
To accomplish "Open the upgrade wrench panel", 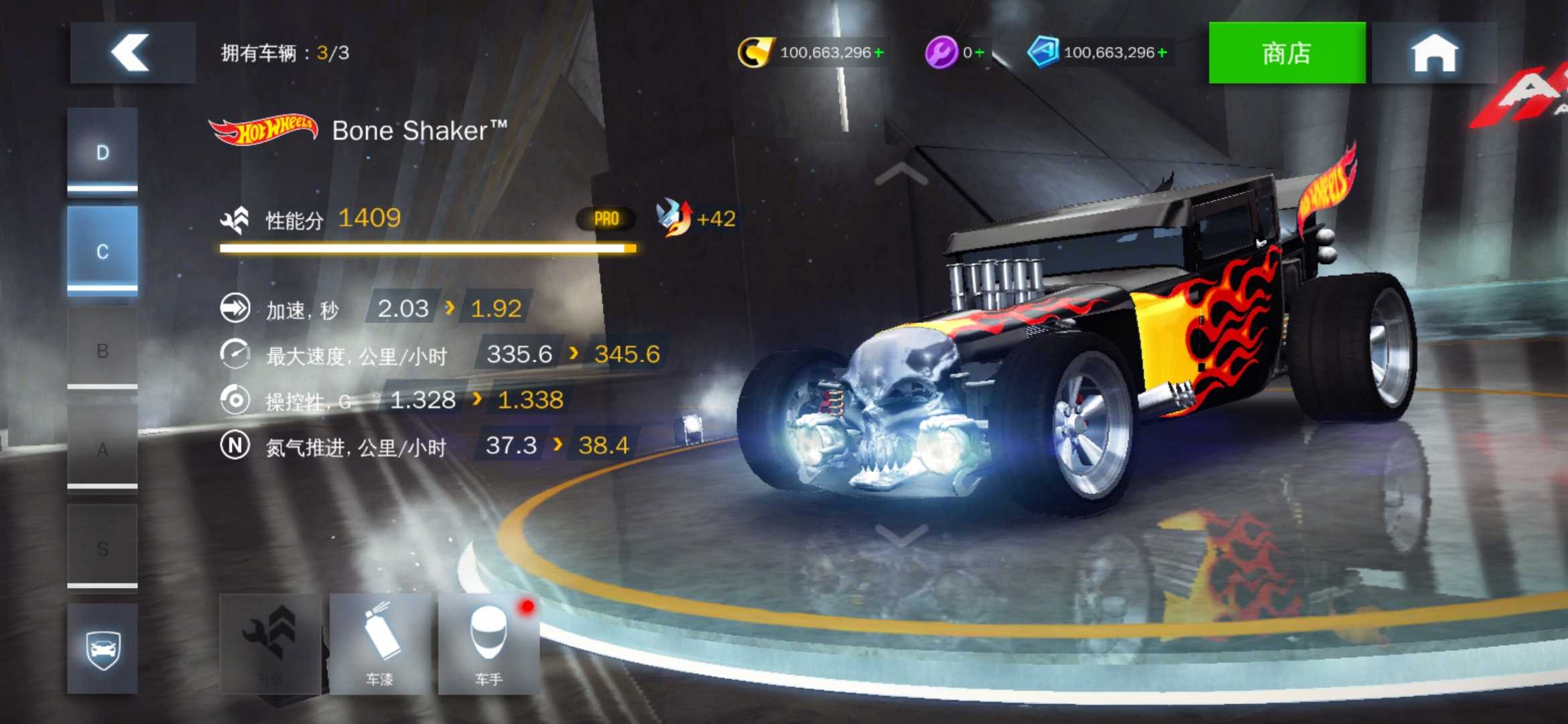I will point(270,644).
